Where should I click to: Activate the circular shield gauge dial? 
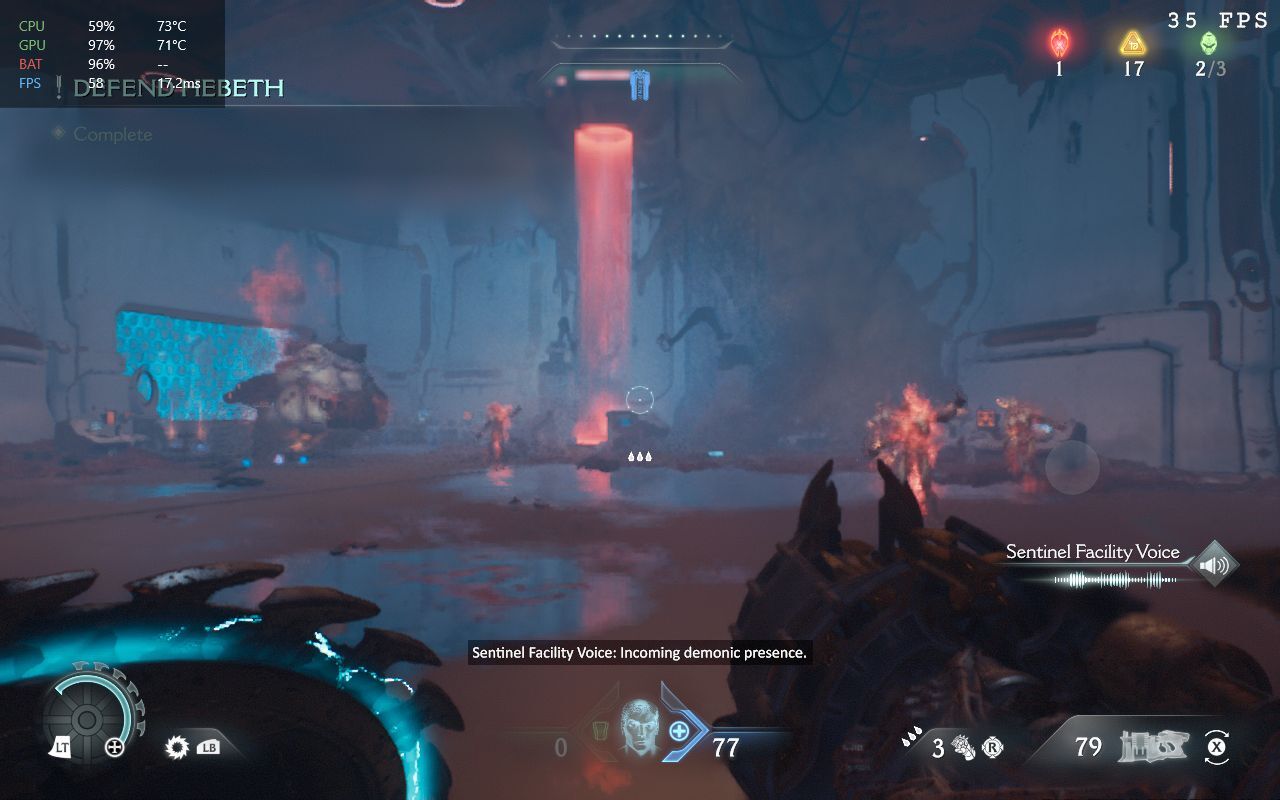(x=87, y=718)
